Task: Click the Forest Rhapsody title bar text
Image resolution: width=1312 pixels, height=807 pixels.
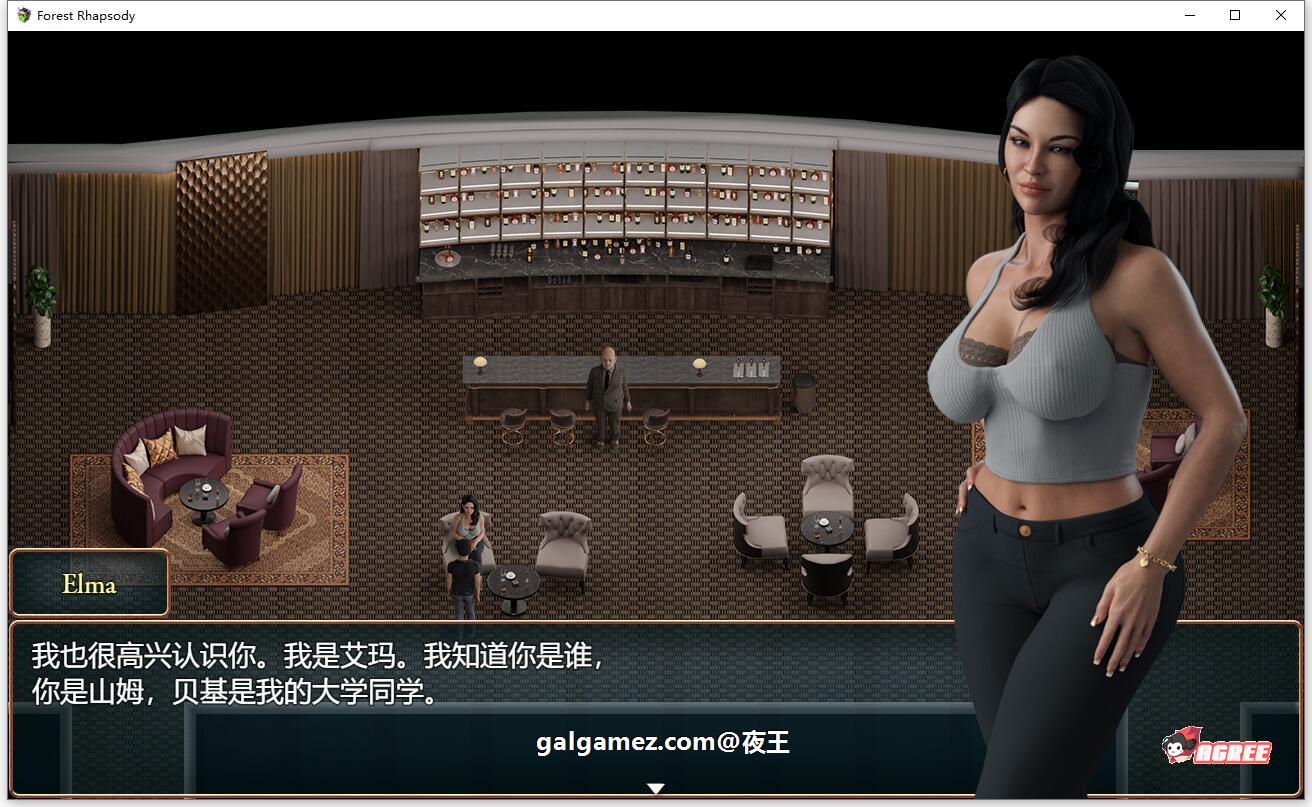Action: point(85,15)
